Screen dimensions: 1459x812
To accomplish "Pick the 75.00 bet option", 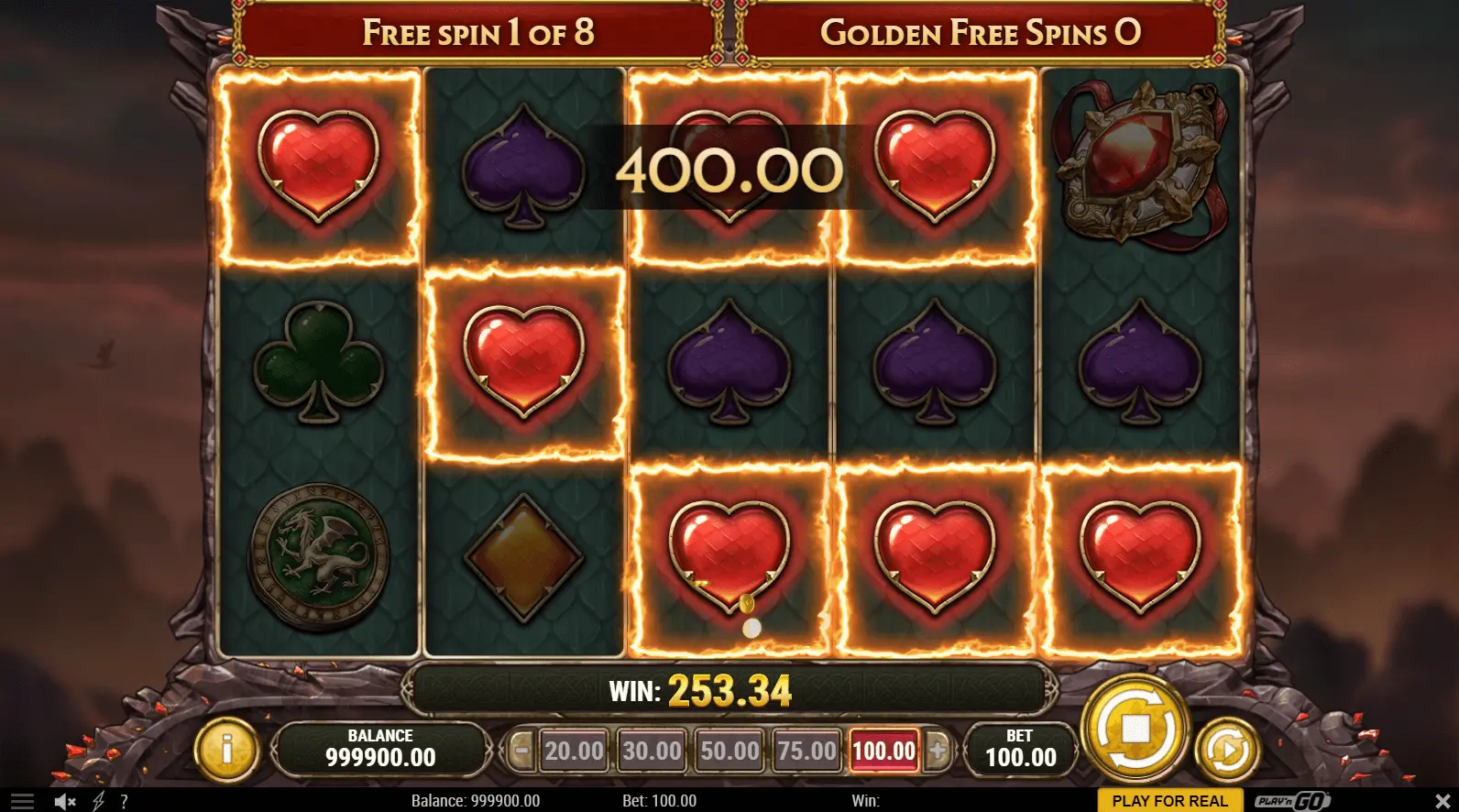I will point(806,752).
